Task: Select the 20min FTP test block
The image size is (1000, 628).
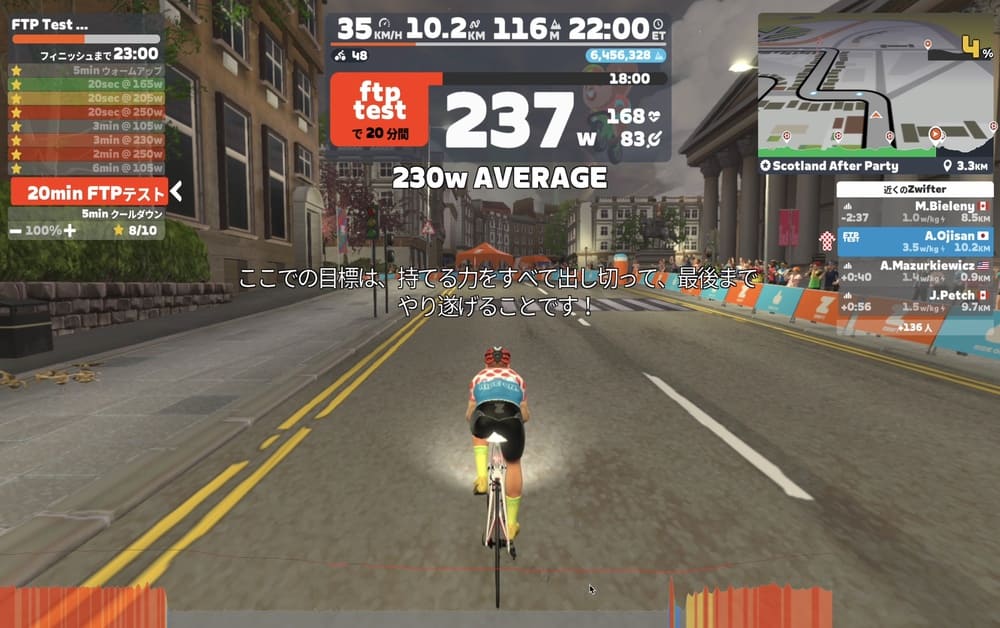Action: (x=87, y=193)
